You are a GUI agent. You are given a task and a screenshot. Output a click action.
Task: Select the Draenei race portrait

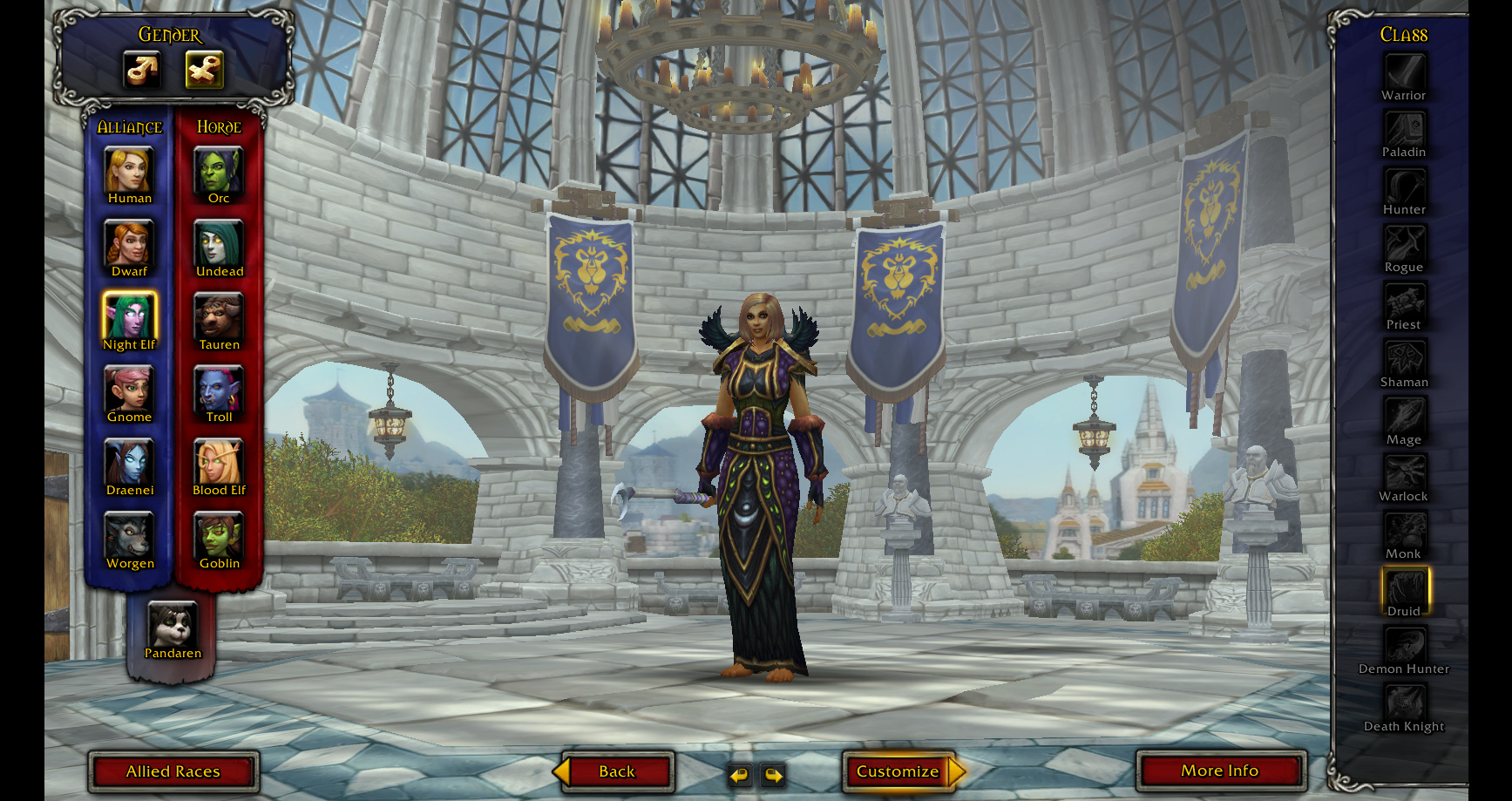(129, 461)
